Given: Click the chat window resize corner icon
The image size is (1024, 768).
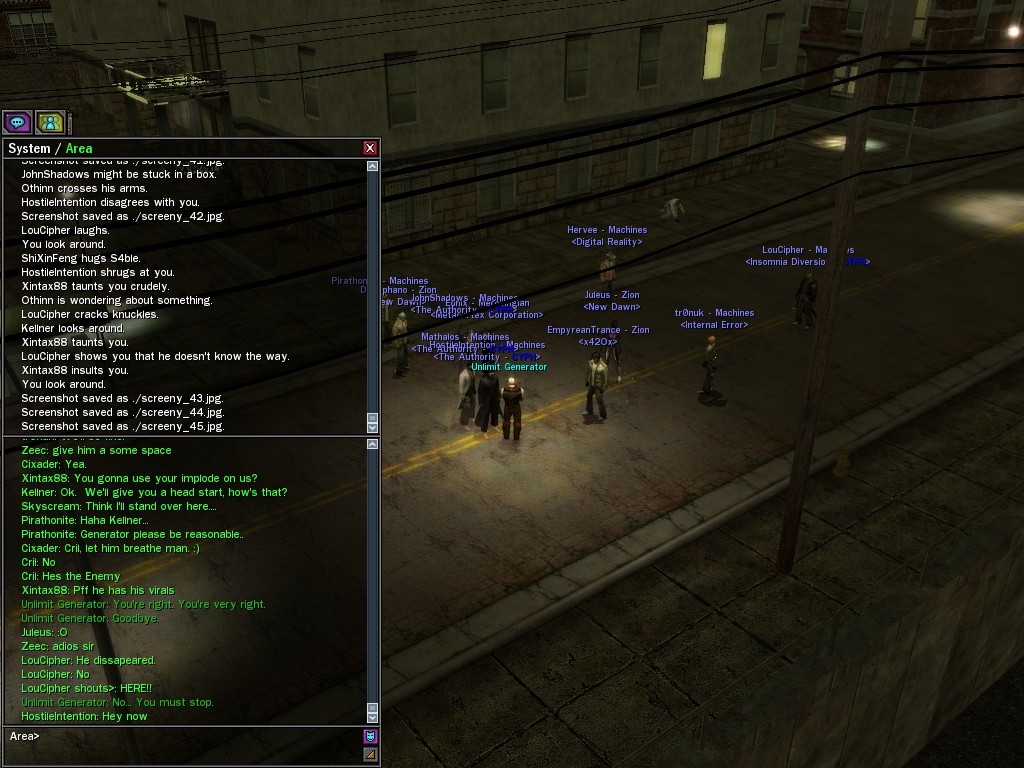Looking at the screenshot, I should click(x=370, y=755).
